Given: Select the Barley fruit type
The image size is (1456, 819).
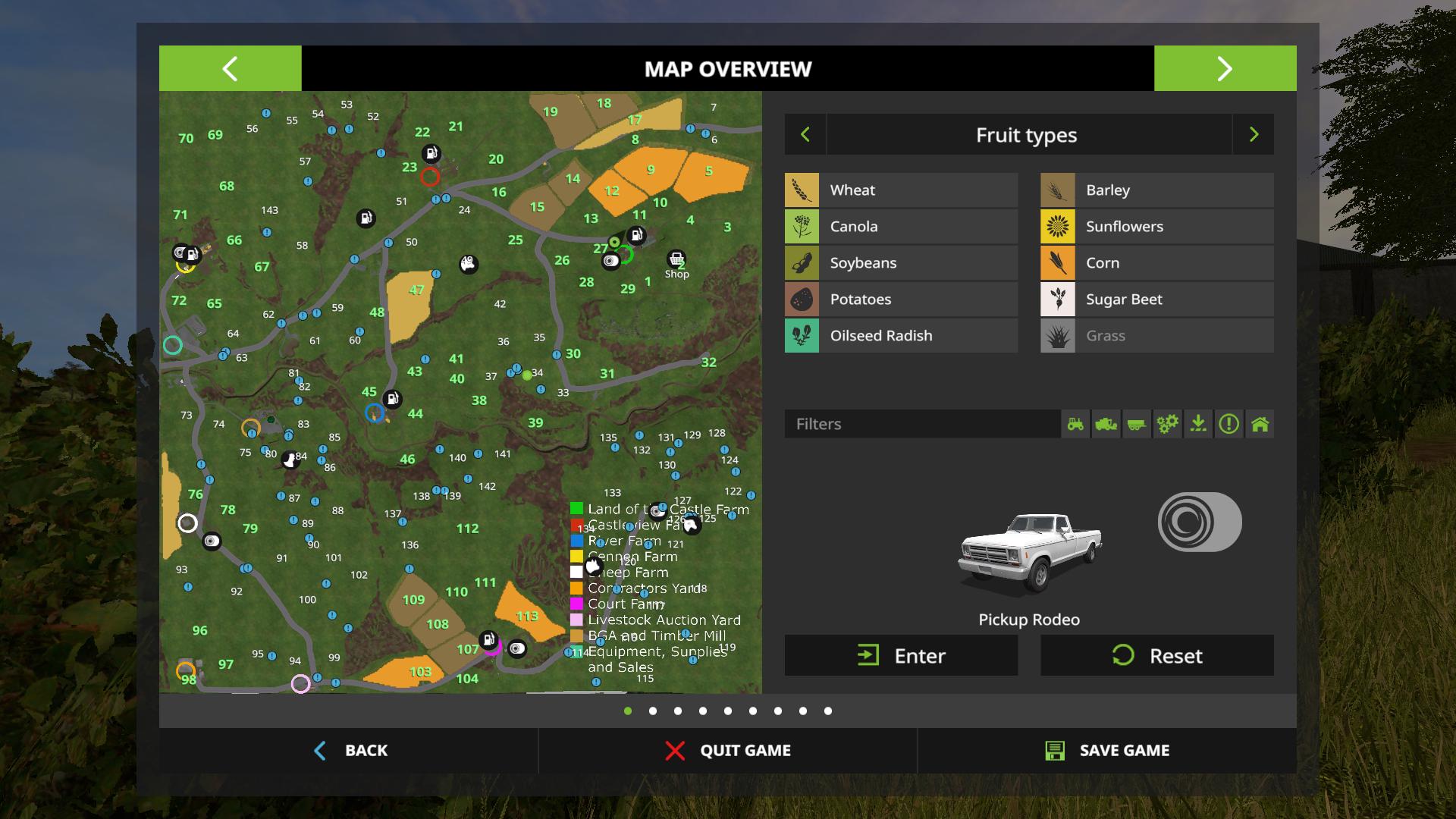Looking at the screenshot, I should tap(1156, 190).
